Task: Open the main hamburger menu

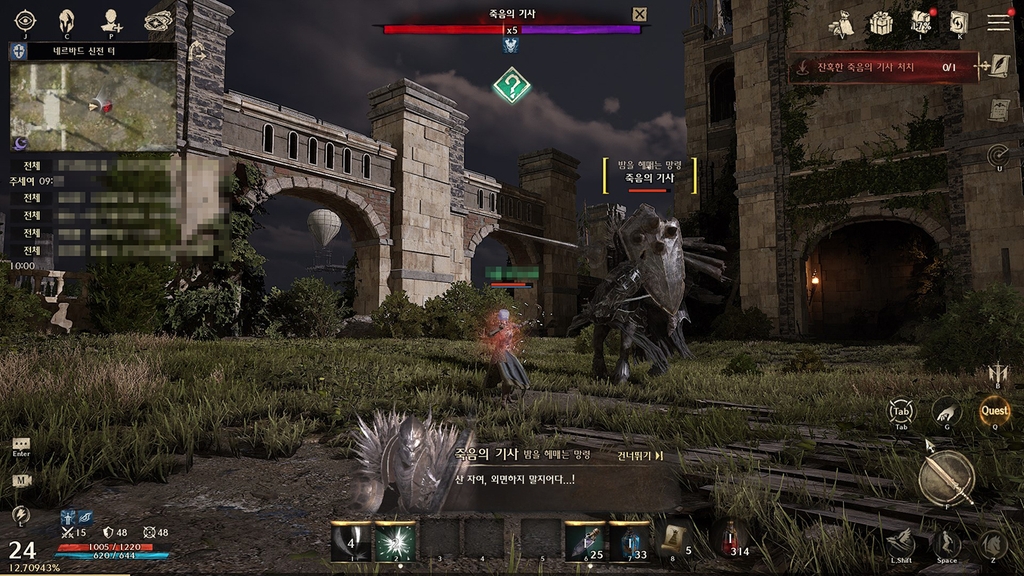Action: [x=998, y=22]
